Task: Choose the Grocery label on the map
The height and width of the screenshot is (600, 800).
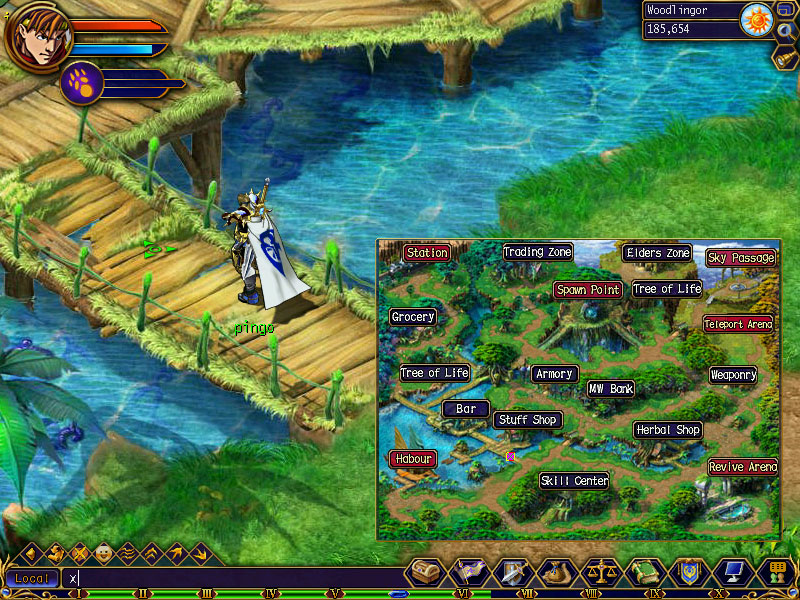Action: 413,317
